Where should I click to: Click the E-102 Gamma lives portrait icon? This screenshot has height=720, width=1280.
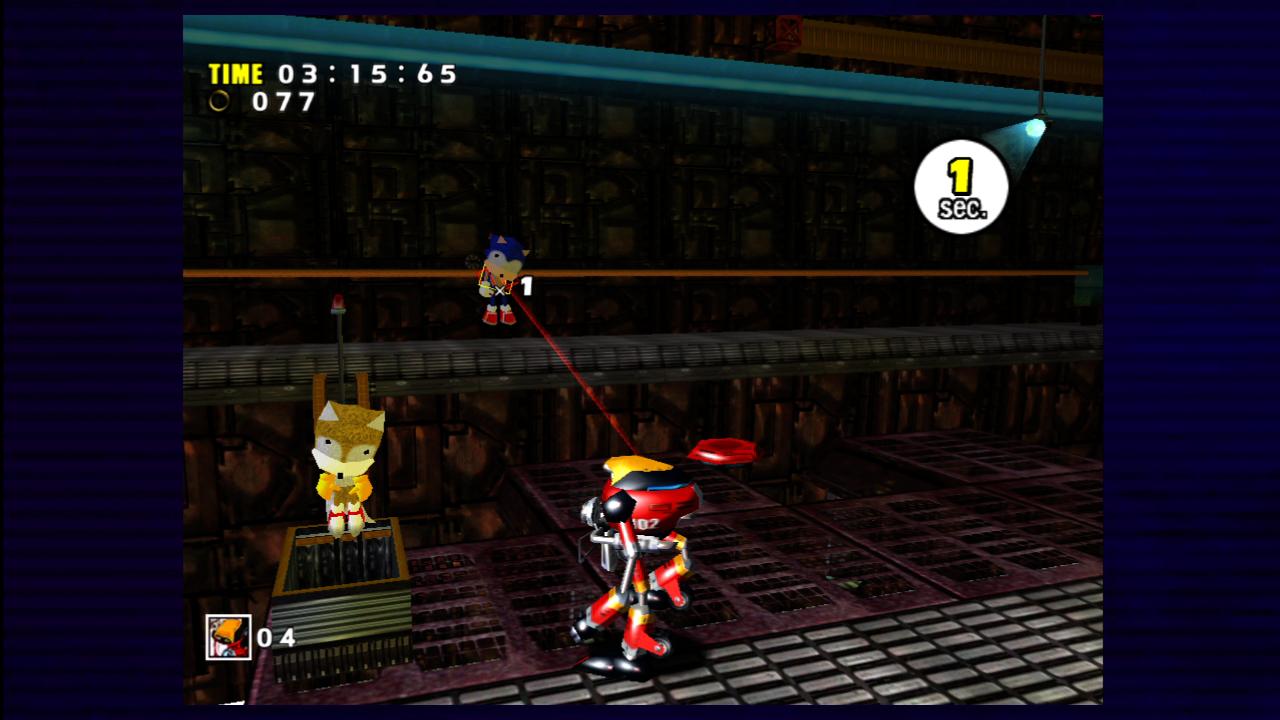[x=228, y=636]
